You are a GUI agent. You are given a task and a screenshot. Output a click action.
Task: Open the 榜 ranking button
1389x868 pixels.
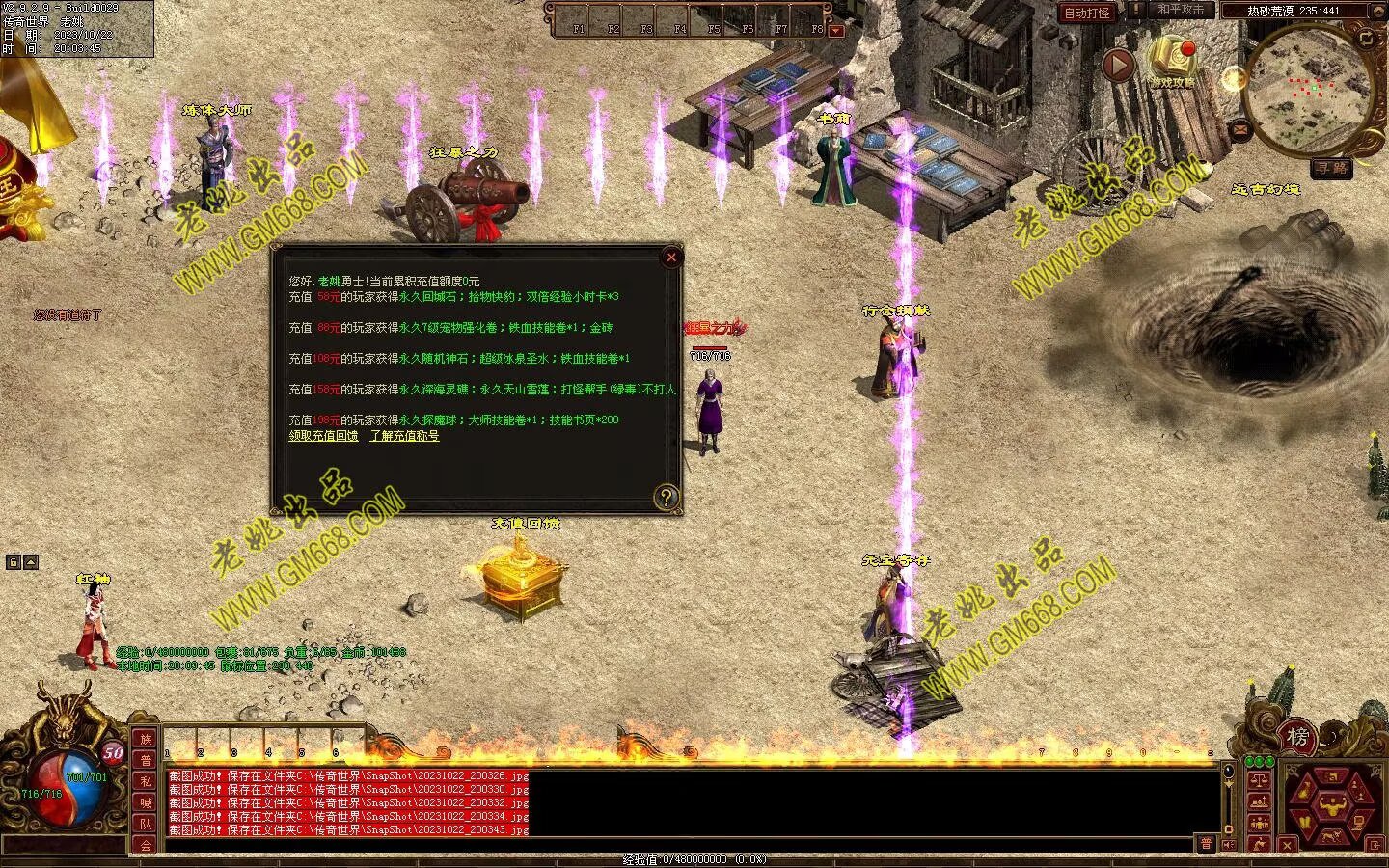click(x=1297, y=737)
